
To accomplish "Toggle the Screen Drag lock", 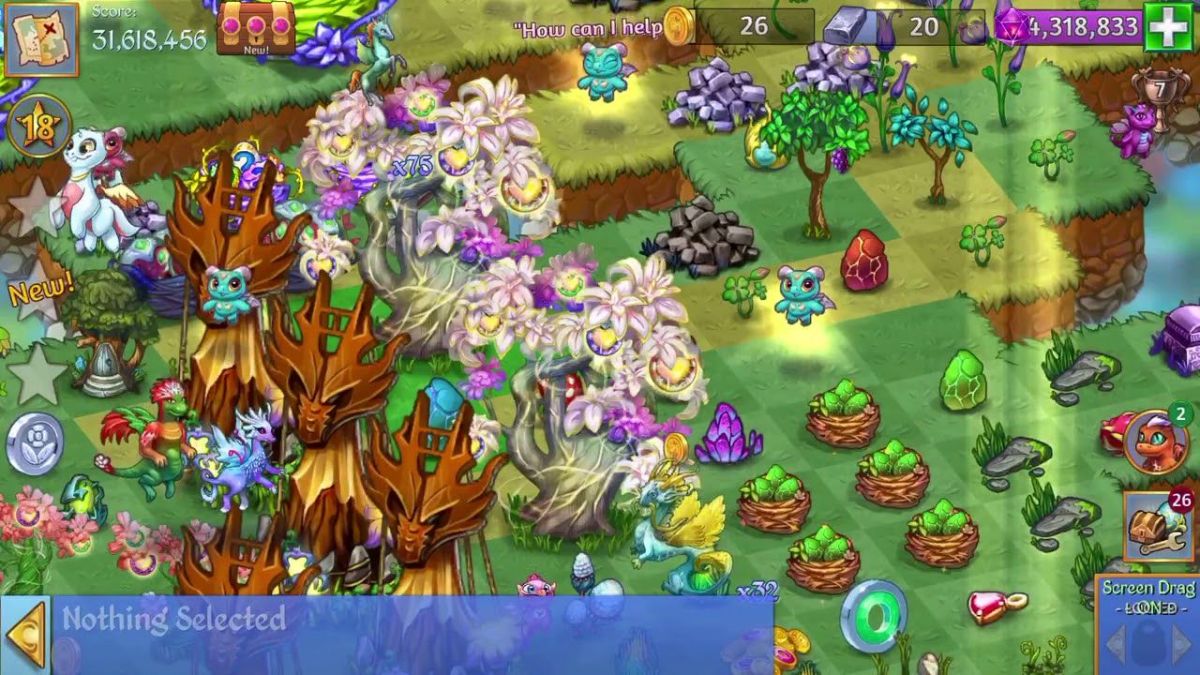I will [1146, 620].
